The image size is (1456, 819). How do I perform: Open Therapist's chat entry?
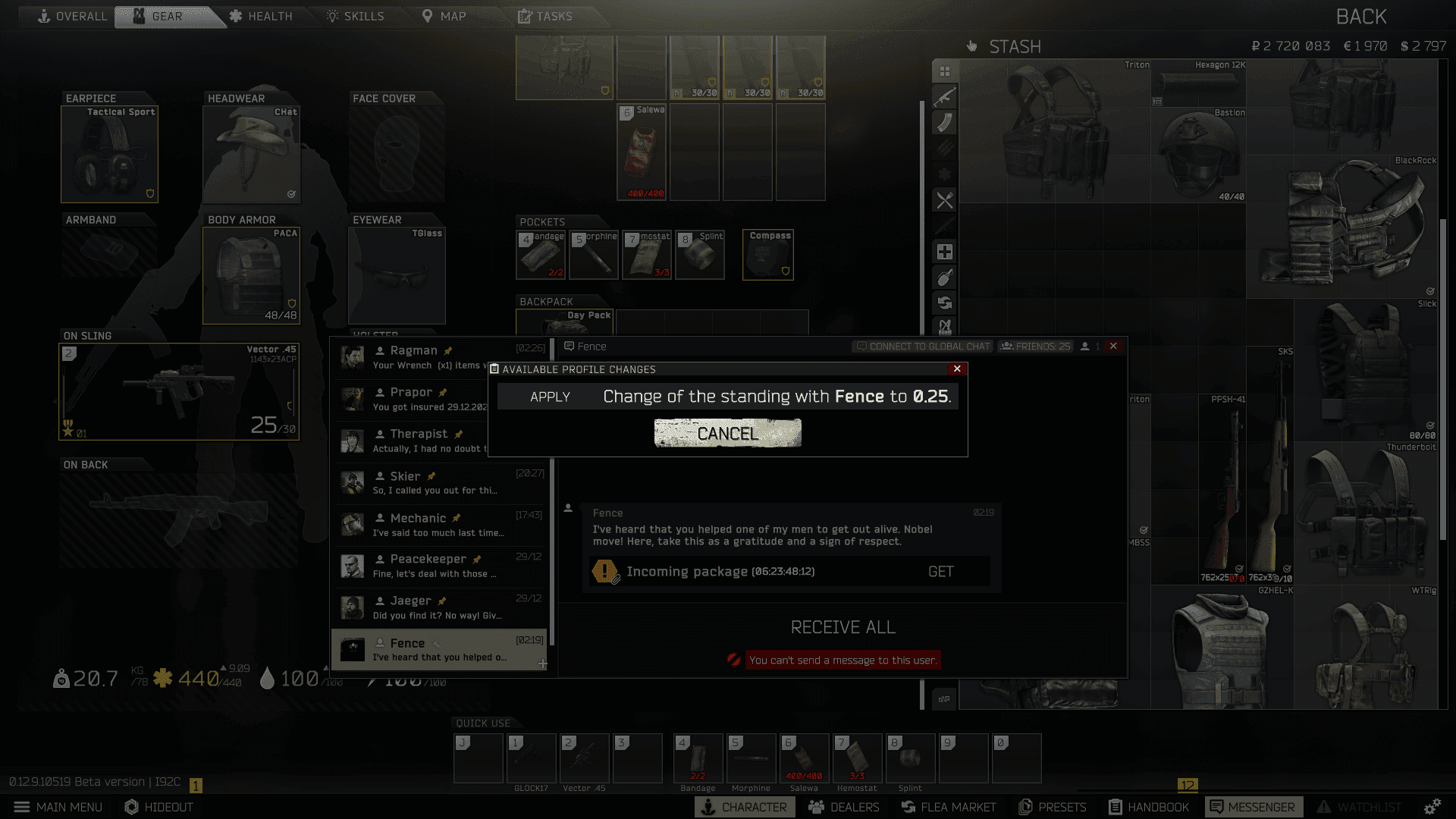[440, 441]
